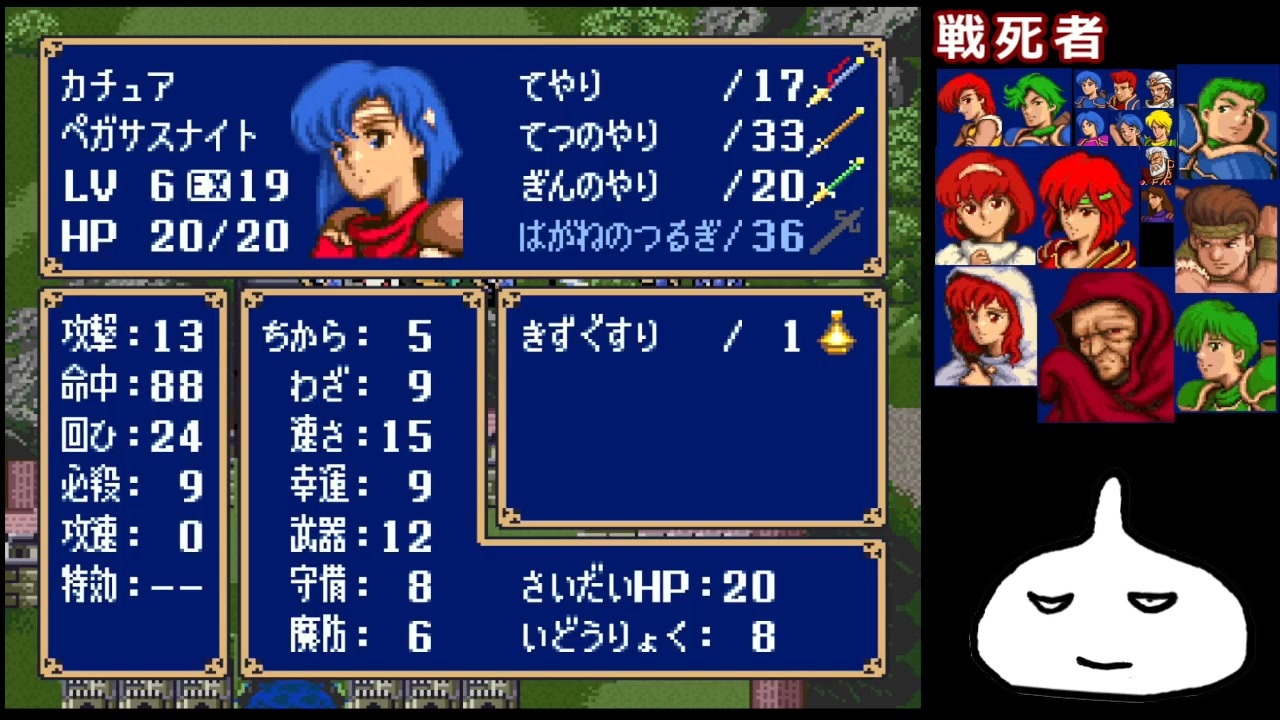Open Catria's Pegasus Knight portrait

(385, 160)
